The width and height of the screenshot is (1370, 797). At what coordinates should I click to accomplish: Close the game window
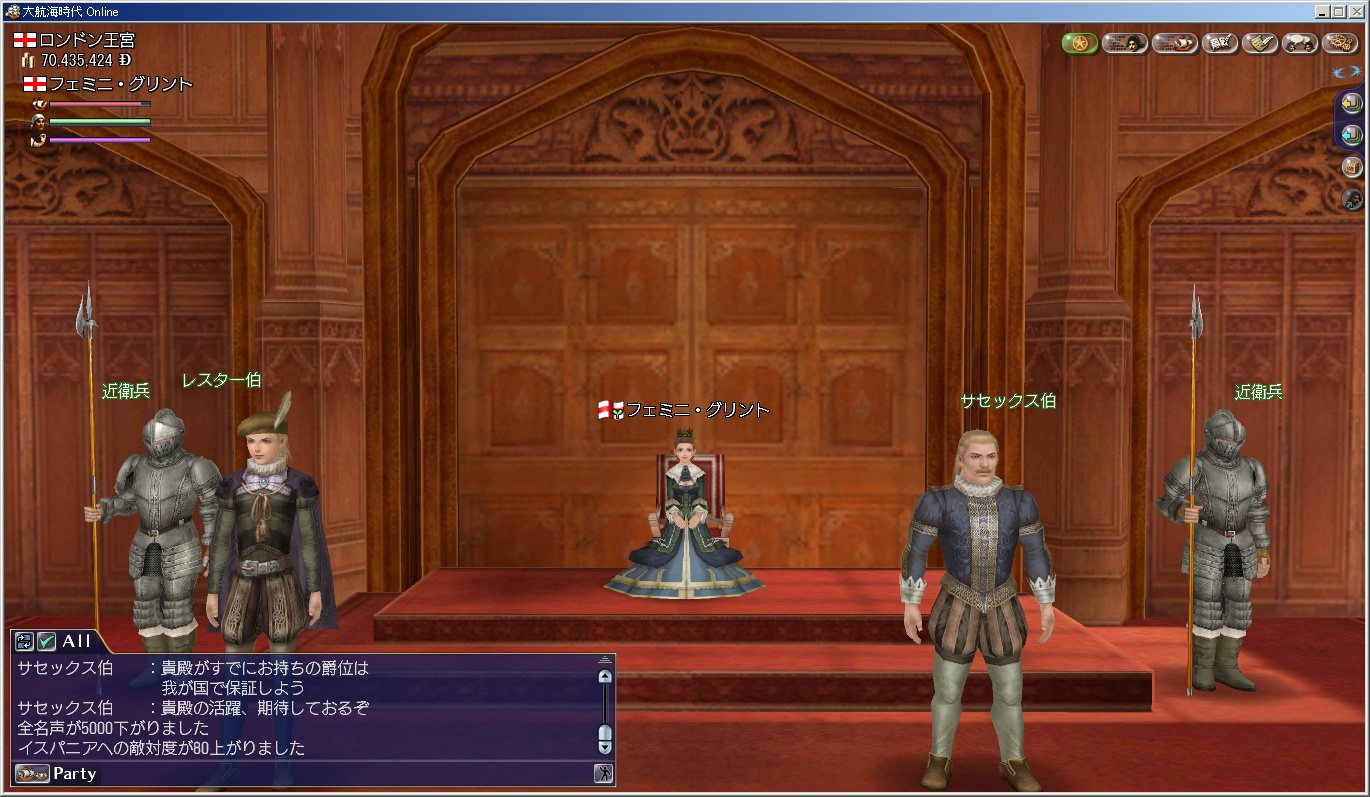[1356, 11]
